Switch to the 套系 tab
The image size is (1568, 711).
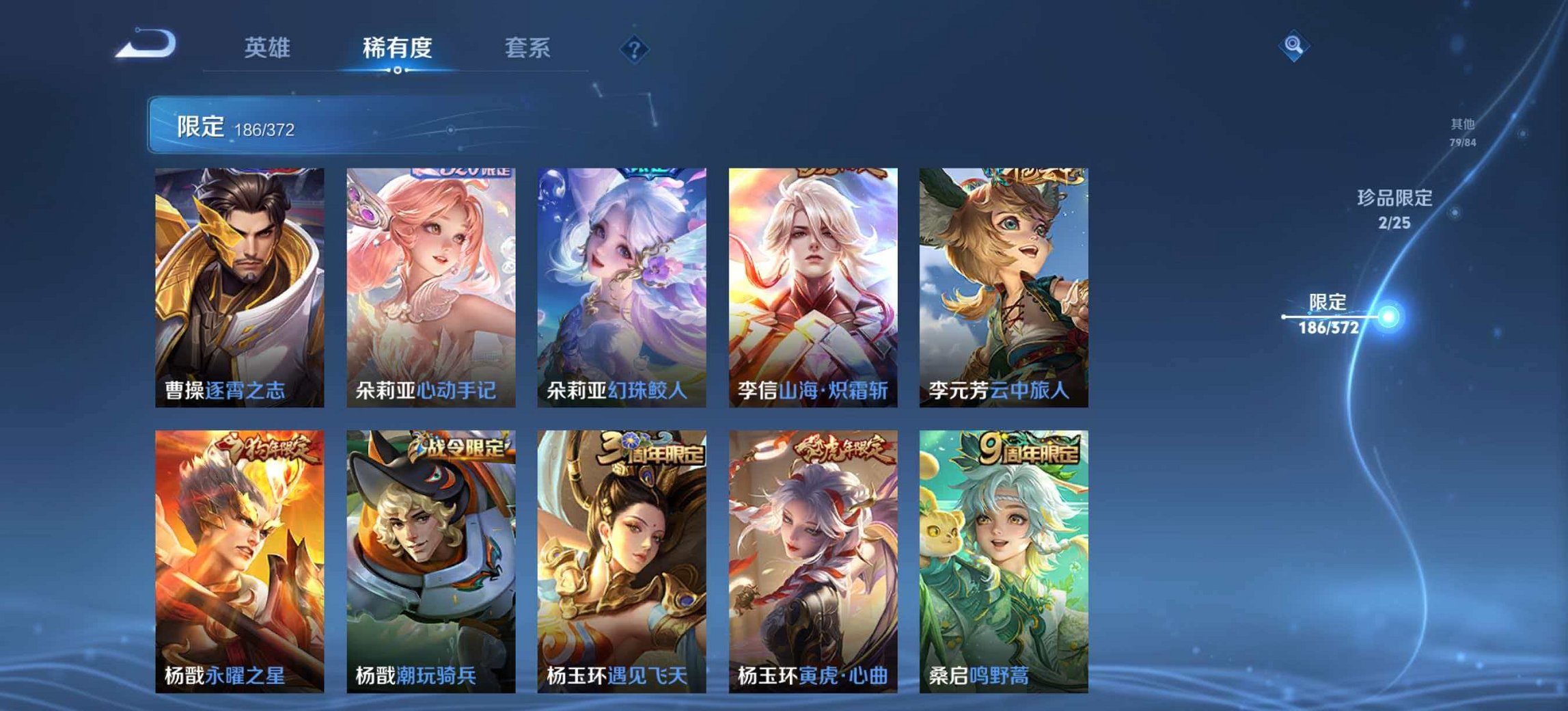tap(528, 48)
